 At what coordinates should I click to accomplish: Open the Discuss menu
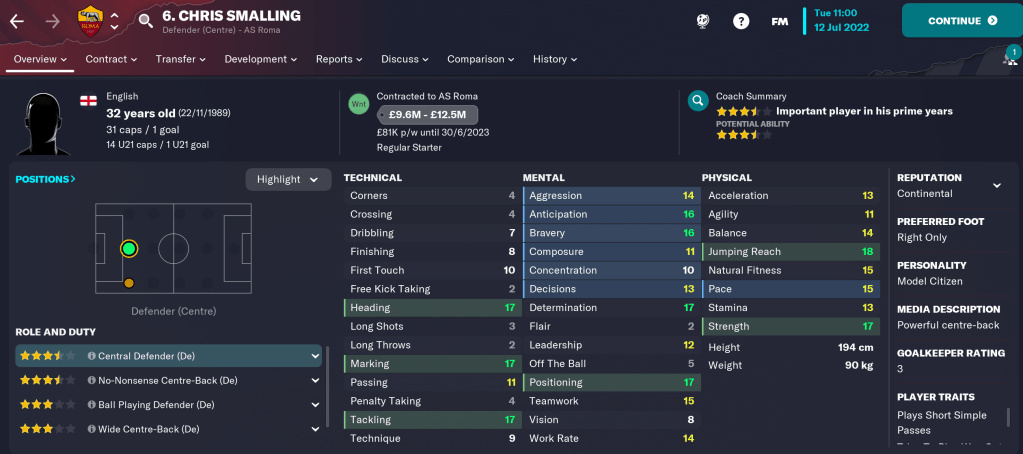click(405, 59)
